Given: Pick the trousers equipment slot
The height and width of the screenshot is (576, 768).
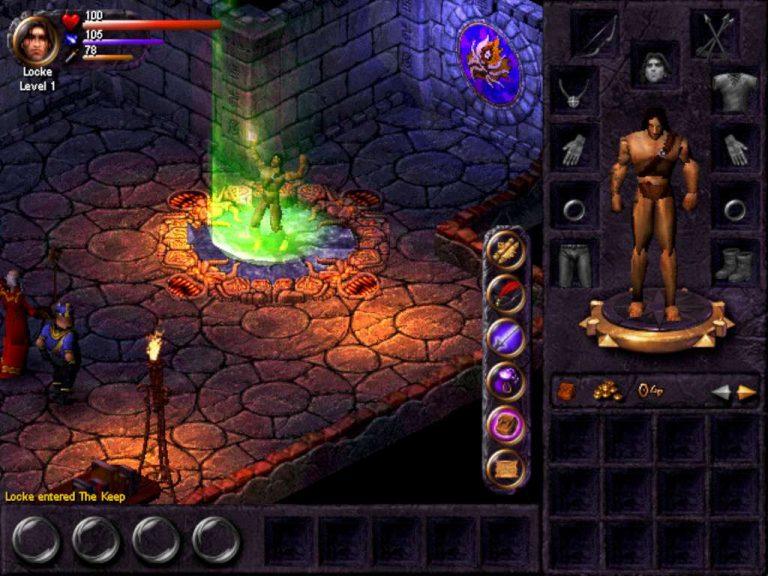Looking at the screenshot, I should tap(573, 262).
